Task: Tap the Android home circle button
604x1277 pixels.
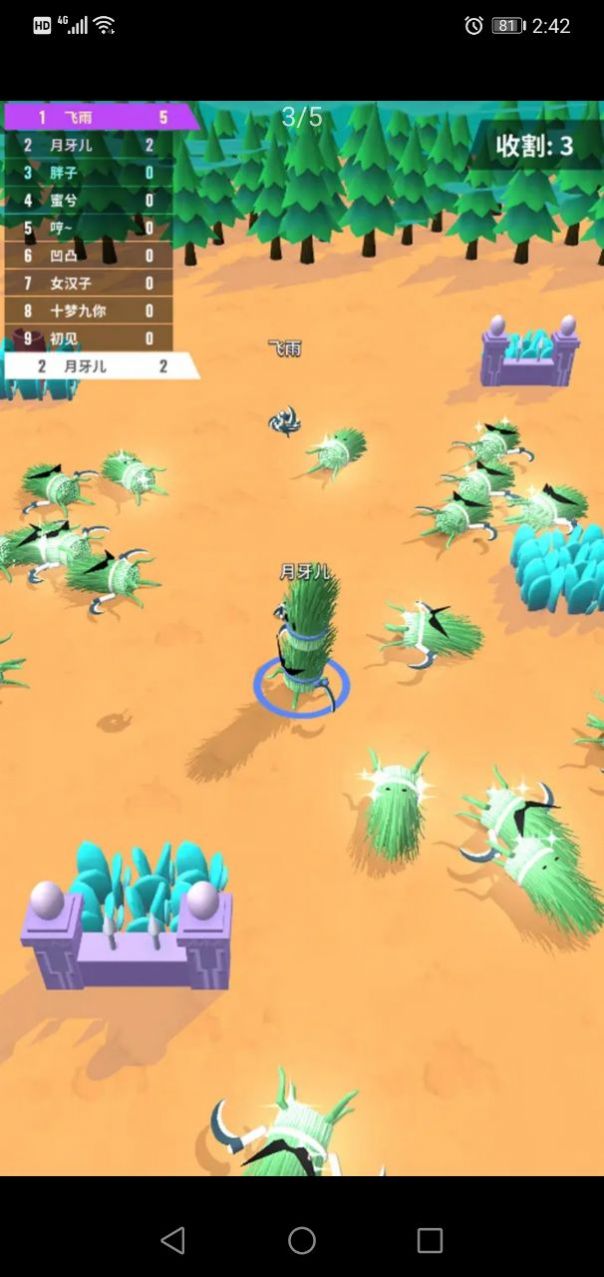Action: [x=302, y=1240]
